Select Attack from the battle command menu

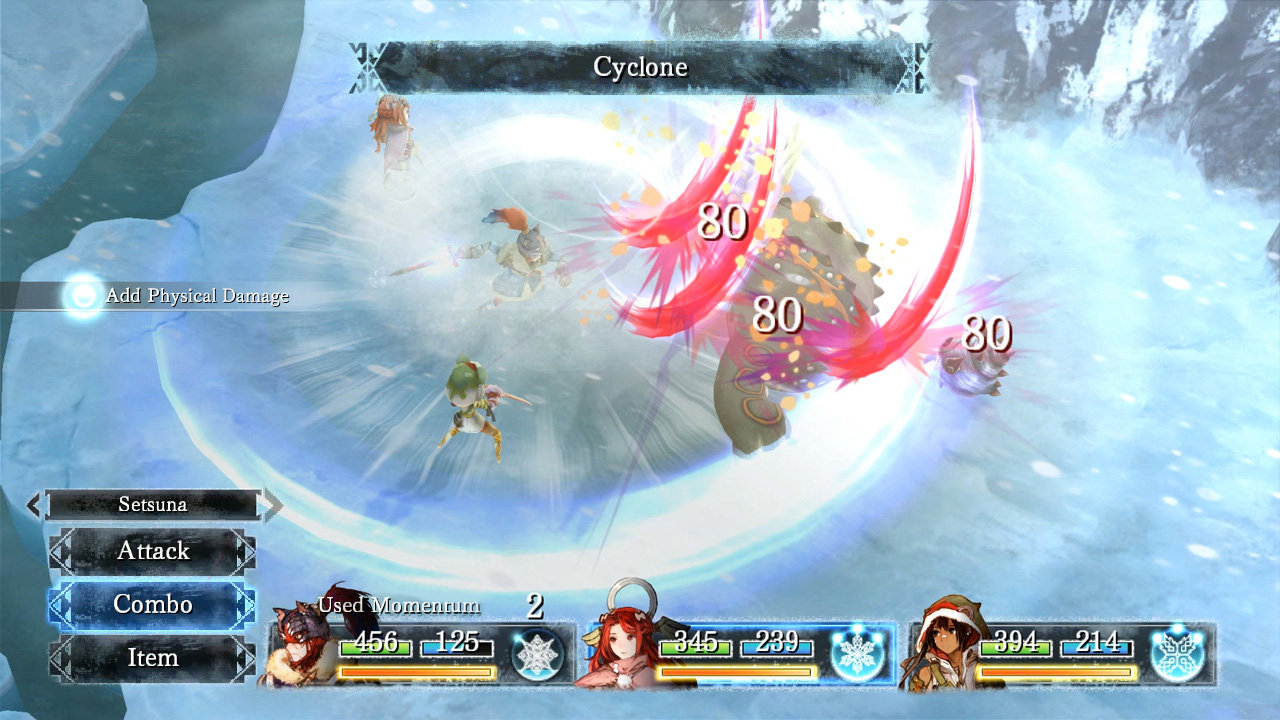pyautogui.click(x=152, y=551)
